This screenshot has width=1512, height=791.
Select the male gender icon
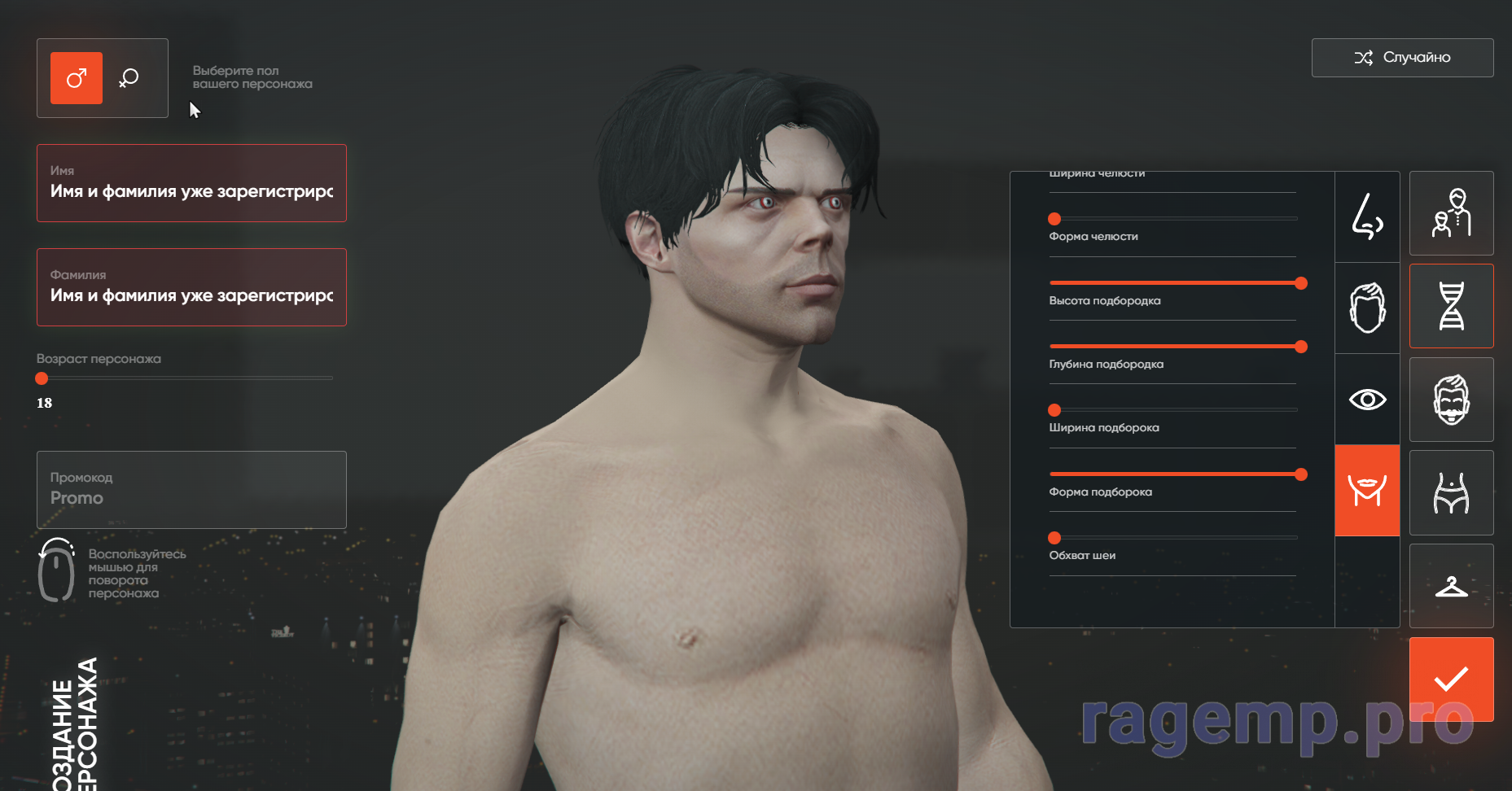point(77,78)
